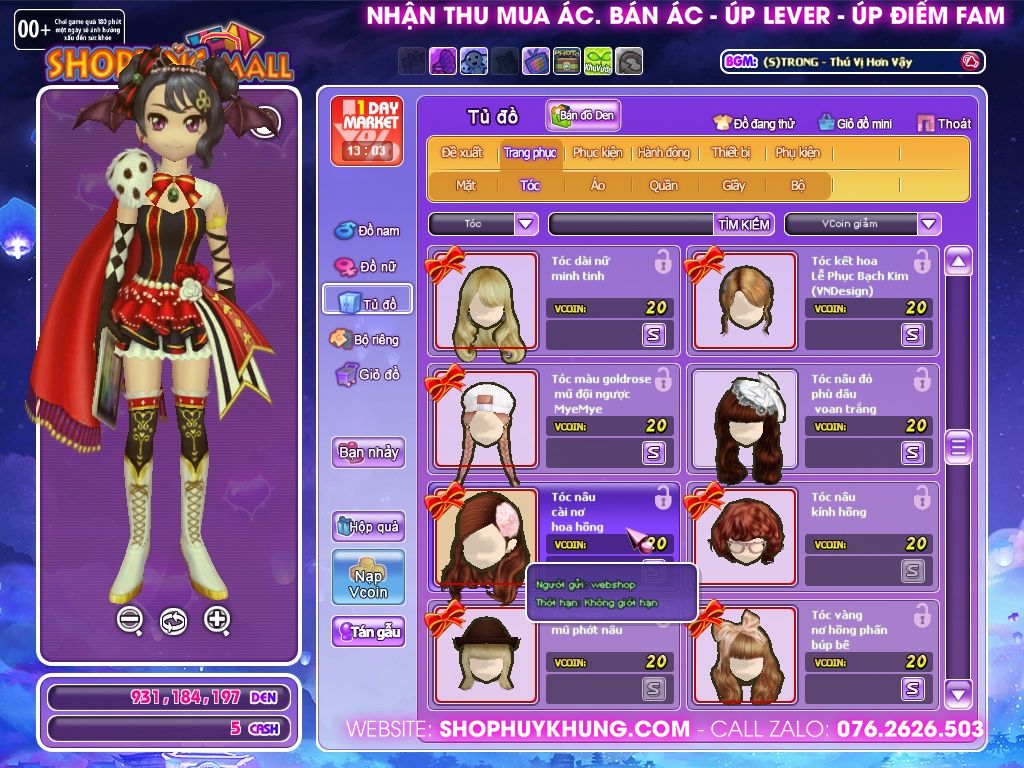Rotate the character preview model
Viewport: 1024px width, 768px height.
click(173, 621)
